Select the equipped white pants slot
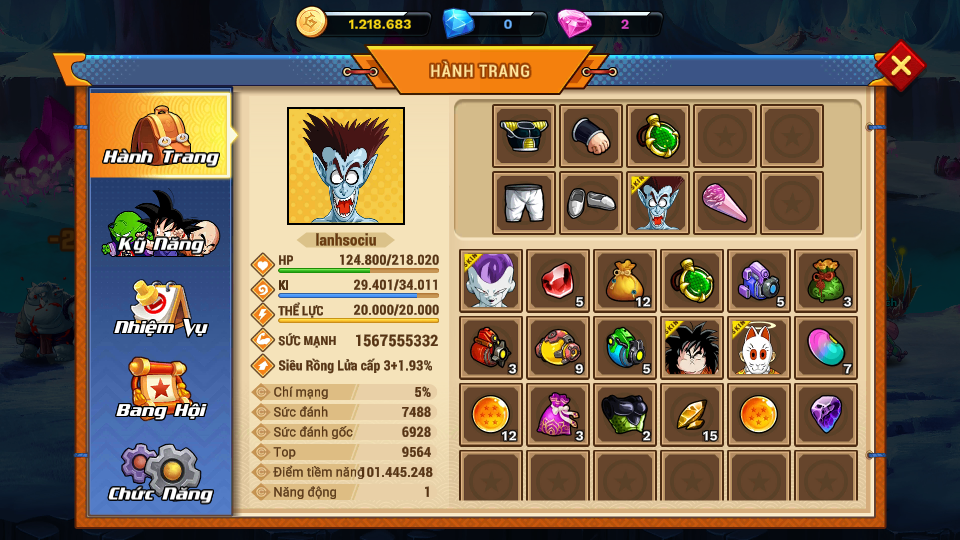960x540 pixels. coord(524,203)
